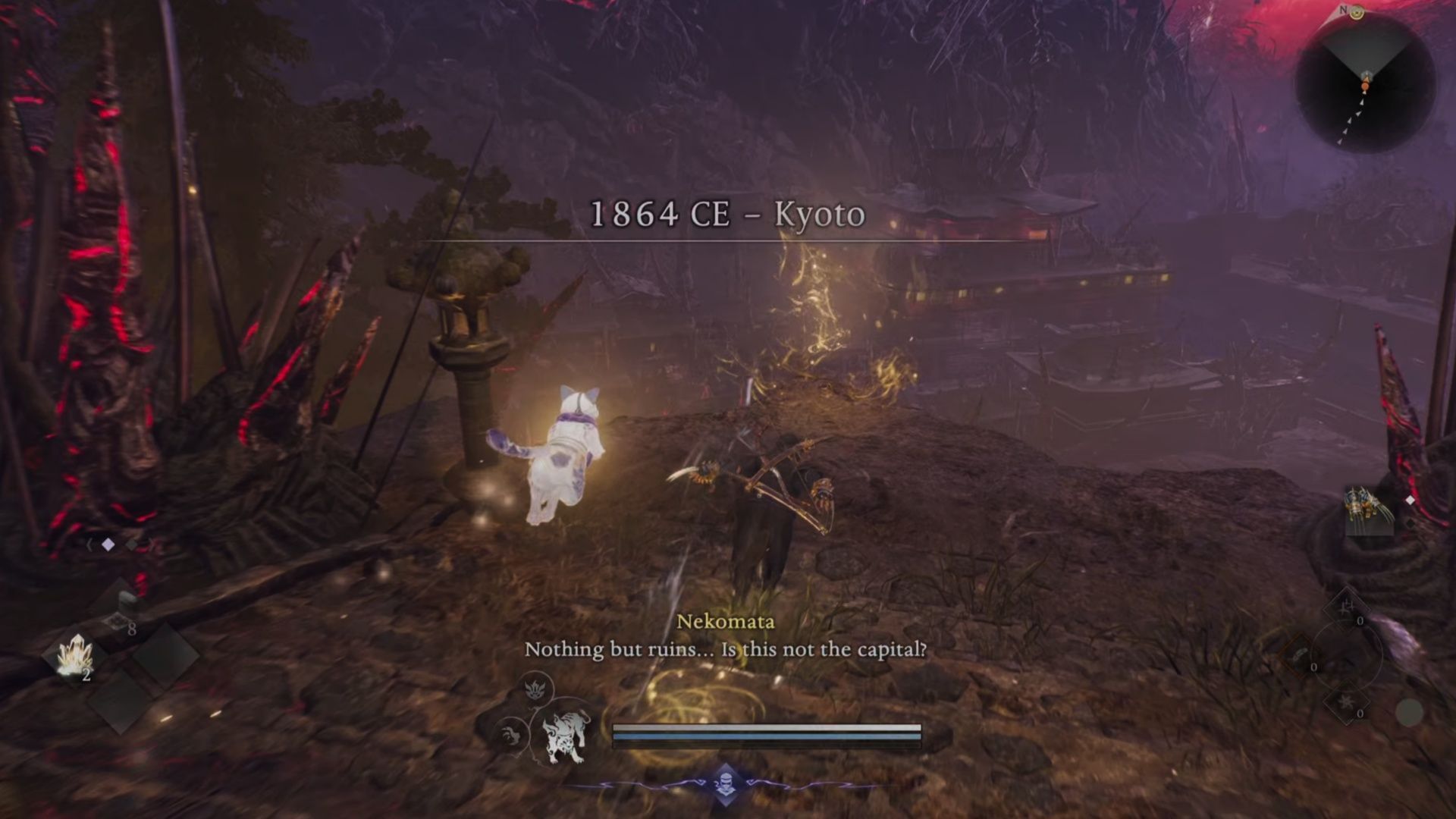Toggle the grey circle indicator bottom right
Image resolution: width=1456 pixels, height=819 pixels.
[1408, 712]
